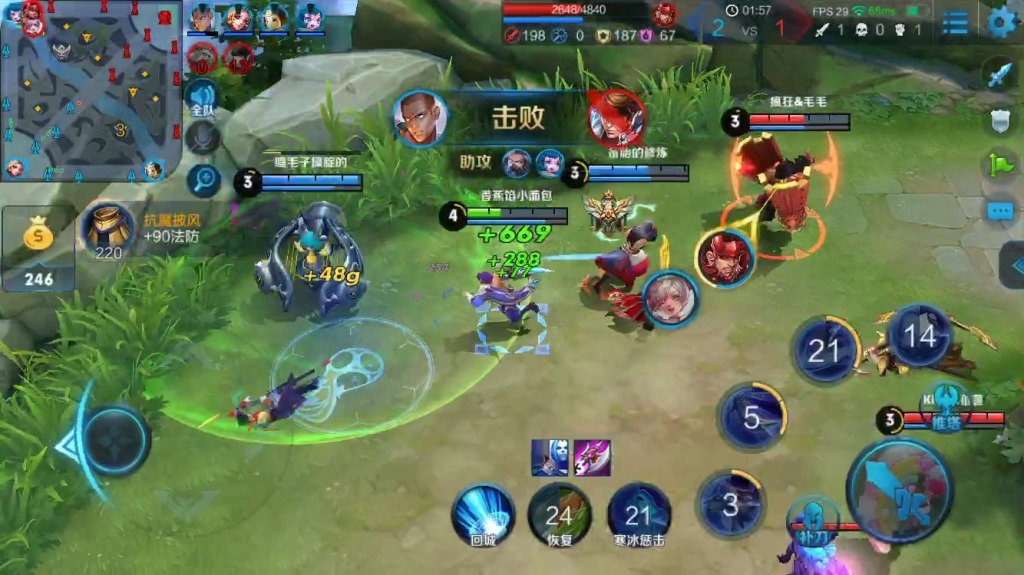Send the green flag rally signal
The height and width of the screenshot is (575, 1024).
click(1000, 165)
